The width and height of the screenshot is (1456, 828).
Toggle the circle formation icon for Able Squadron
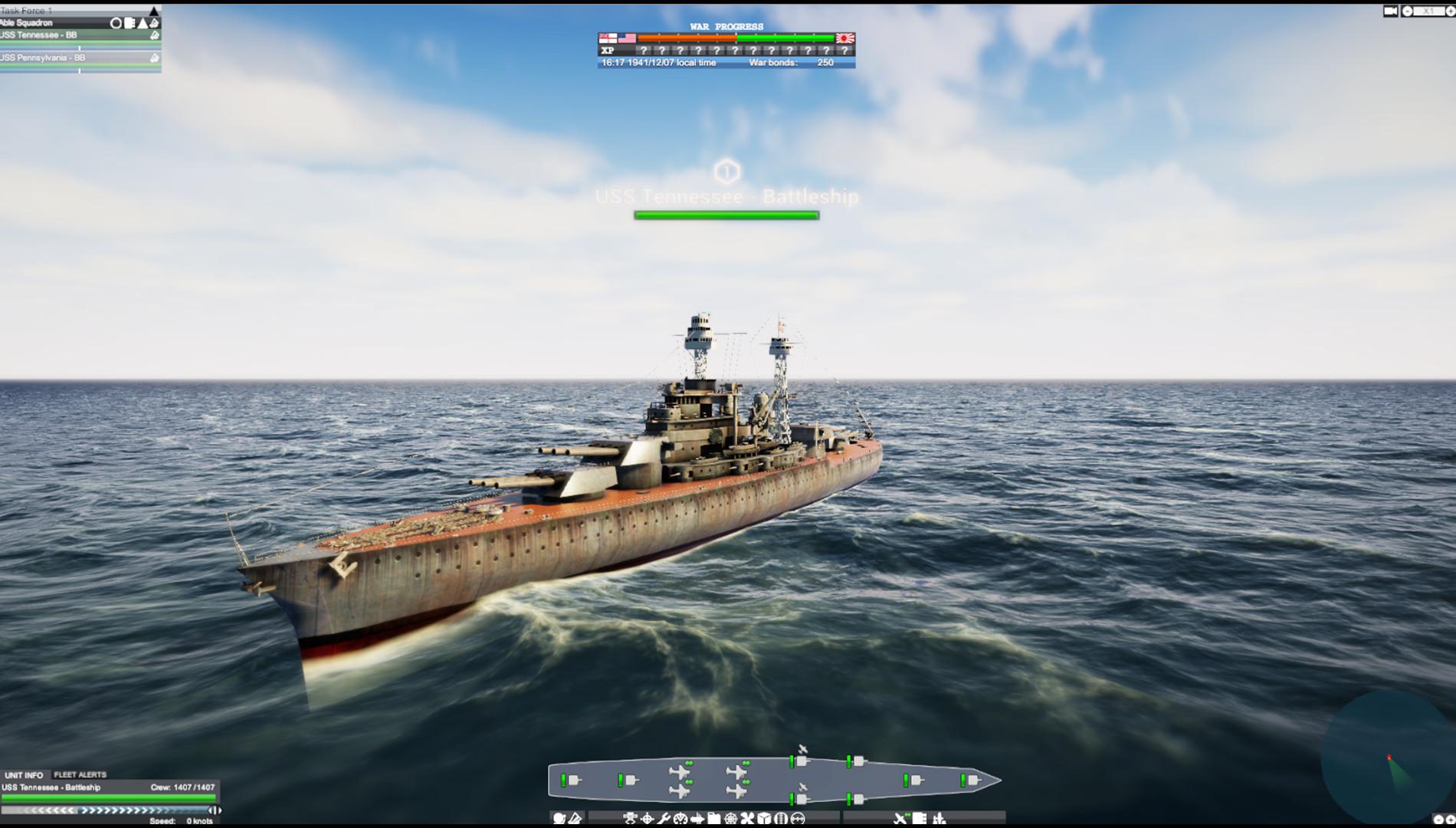[116, 24]
